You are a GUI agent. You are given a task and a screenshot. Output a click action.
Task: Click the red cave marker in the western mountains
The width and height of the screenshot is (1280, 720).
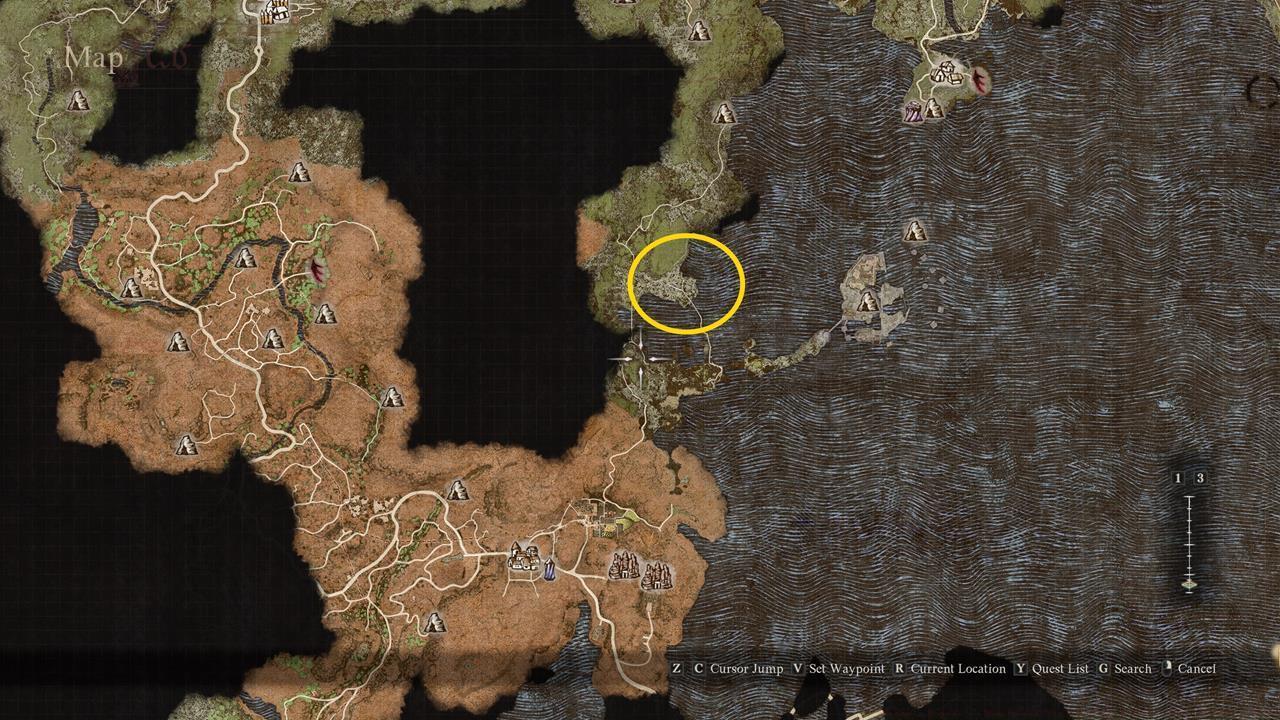317,271
